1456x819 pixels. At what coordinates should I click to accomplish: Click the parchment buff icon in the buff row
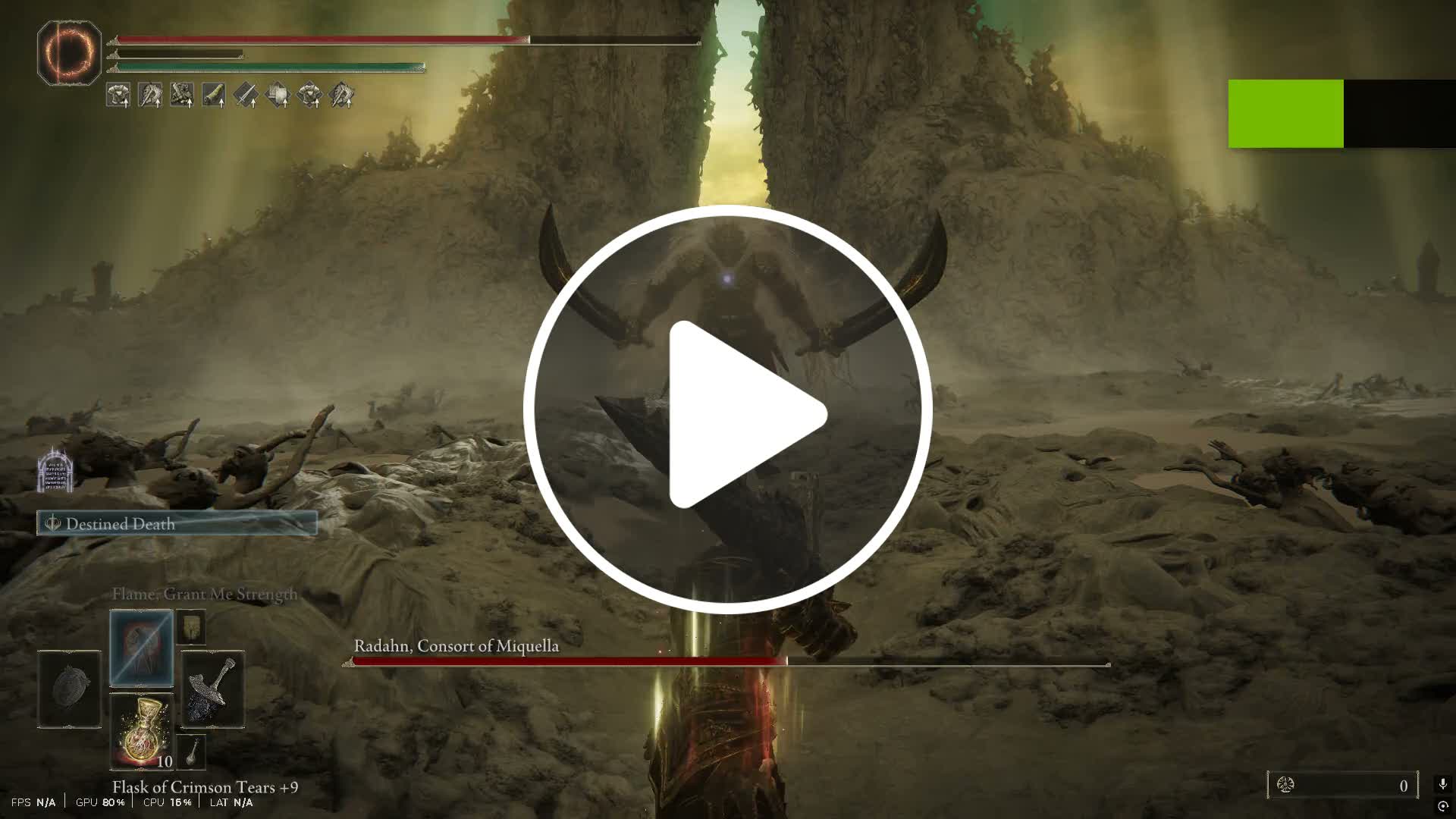point(278,96)
